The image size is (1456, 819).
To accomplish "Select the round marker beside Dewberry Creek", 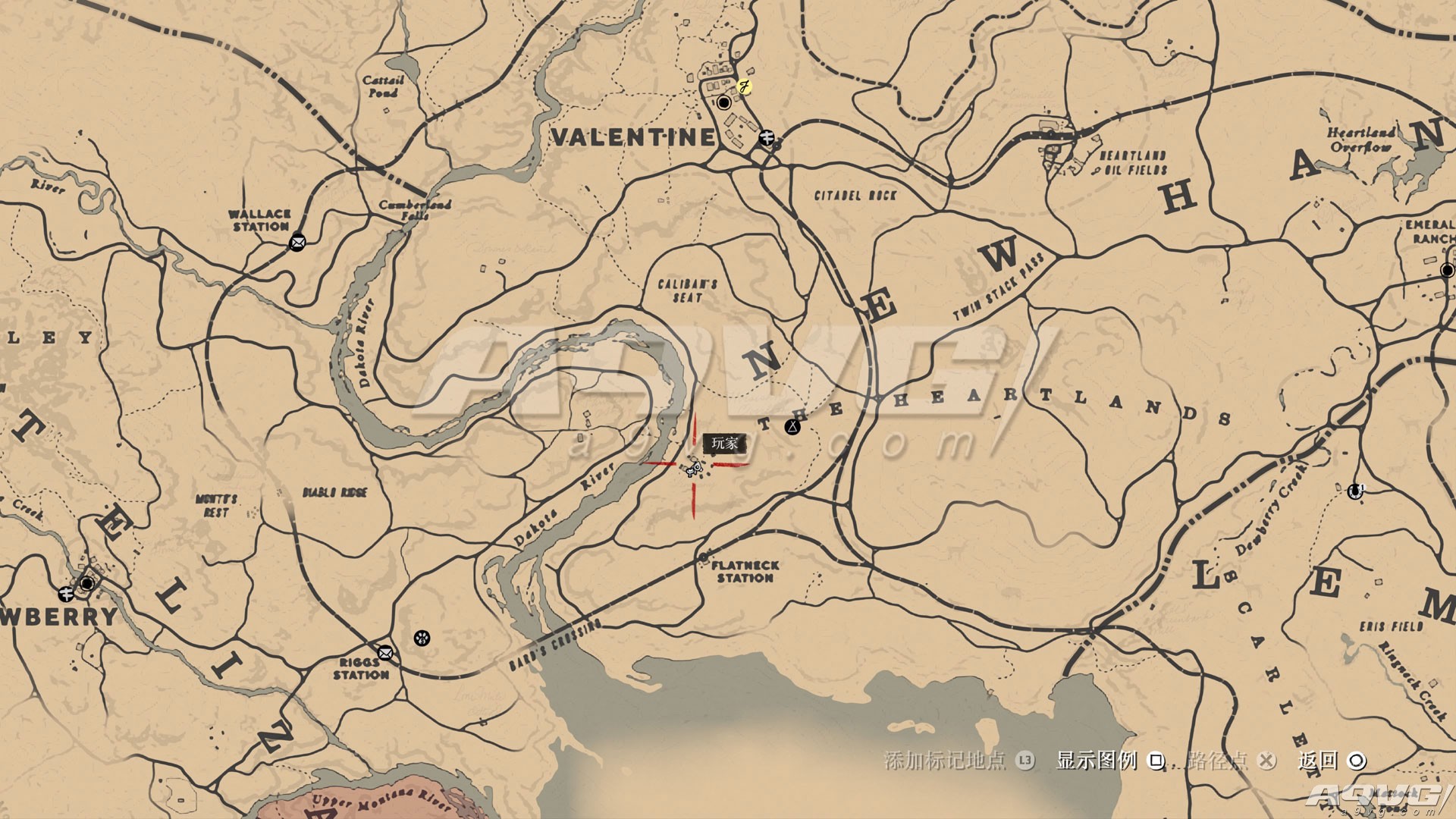I will [1355, 491].
